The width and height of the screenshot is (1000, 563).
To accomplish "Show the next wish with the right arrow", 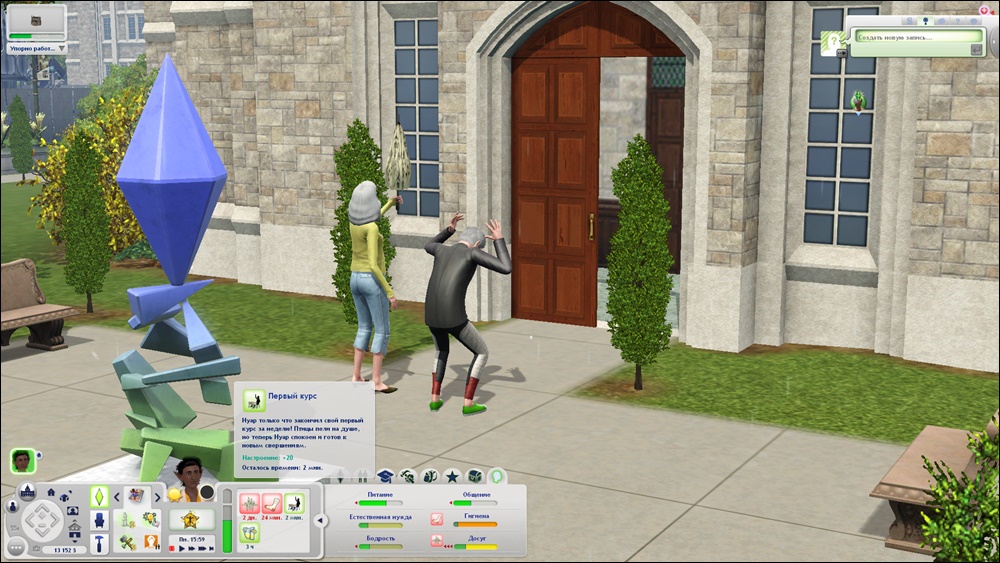I will 160,496.
